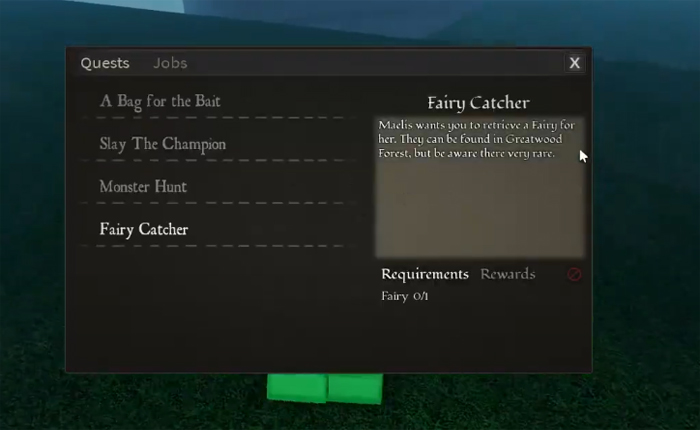Show the Requirements section

[425, 274]
